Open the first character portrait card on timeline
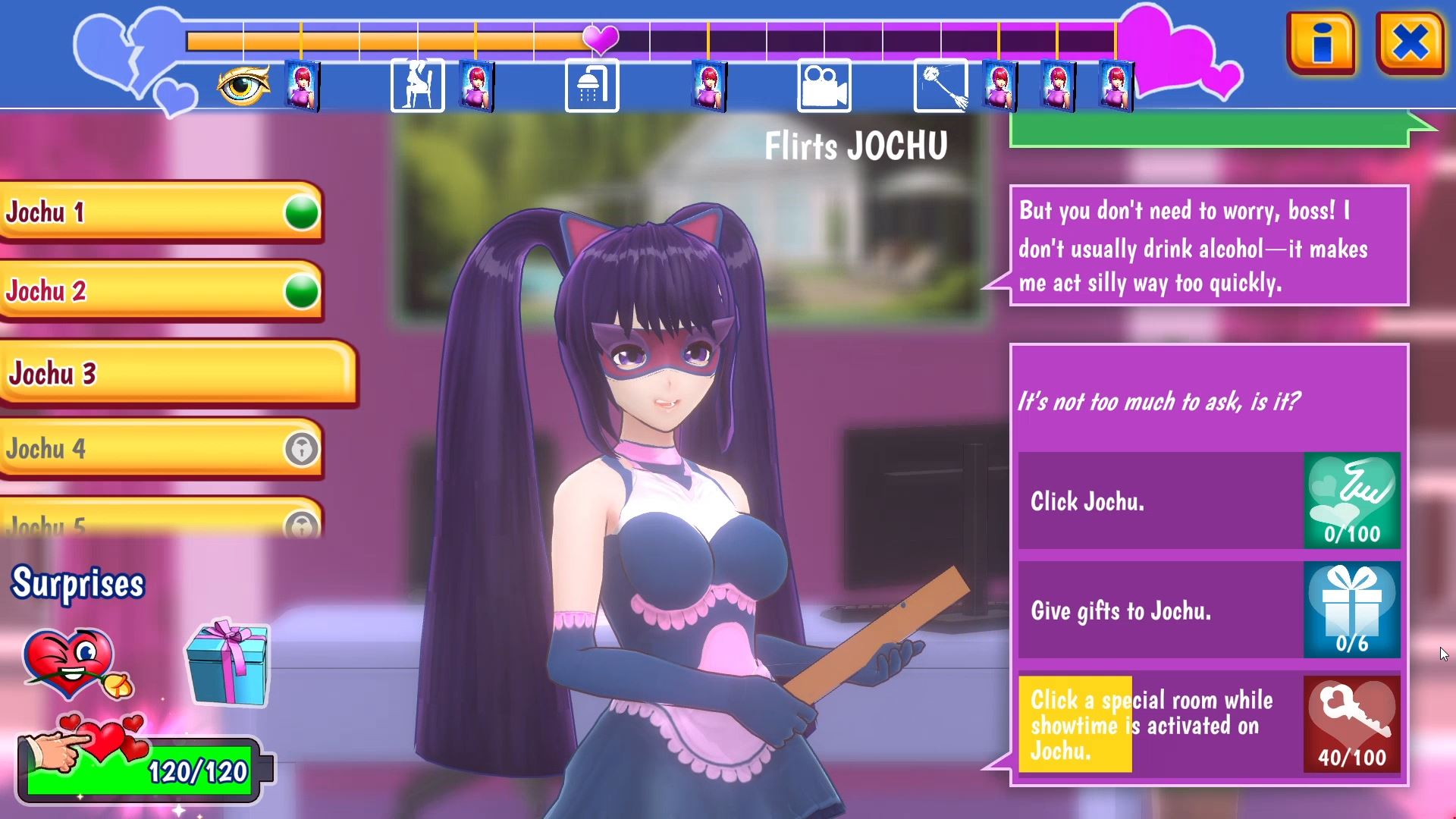1456x819 pixels. [303, 86]
